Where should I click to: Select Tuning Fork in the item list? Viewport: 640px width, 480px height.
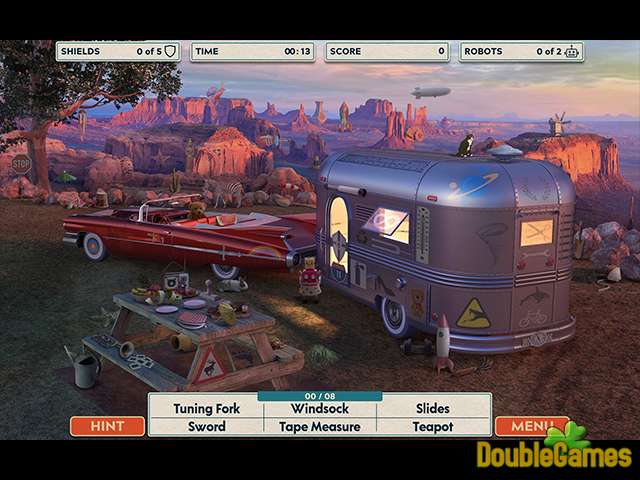(x=207, y=408)
